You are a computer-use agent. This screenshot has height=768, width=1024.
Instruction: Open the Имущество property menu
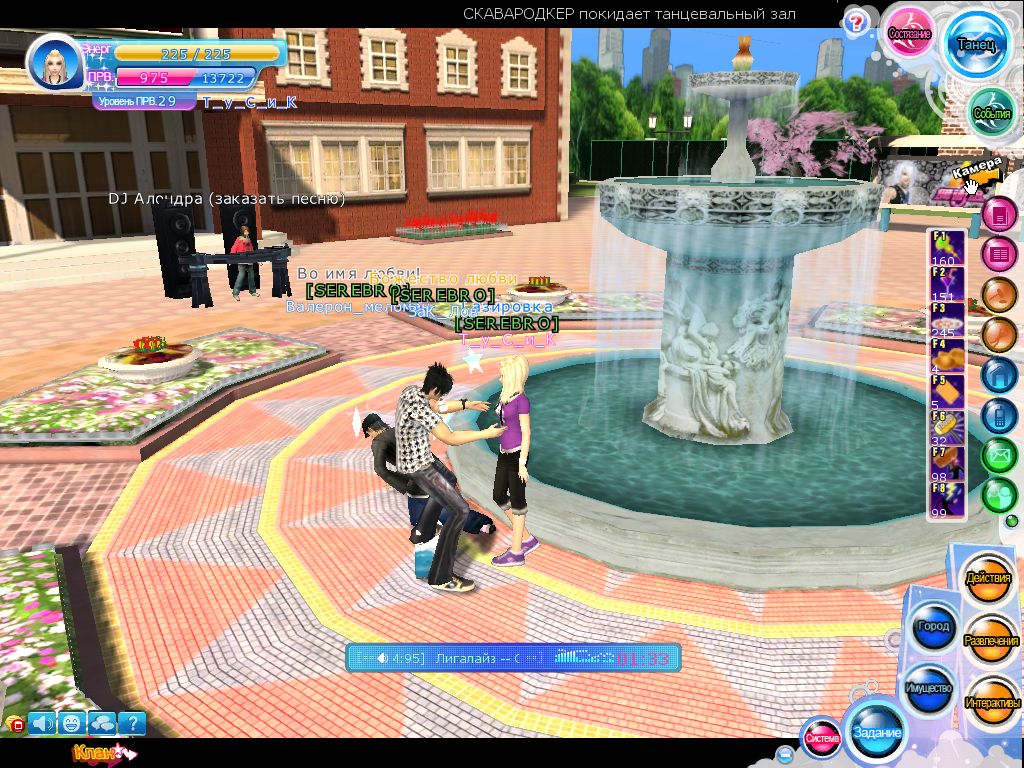click(x=930, y=688)
